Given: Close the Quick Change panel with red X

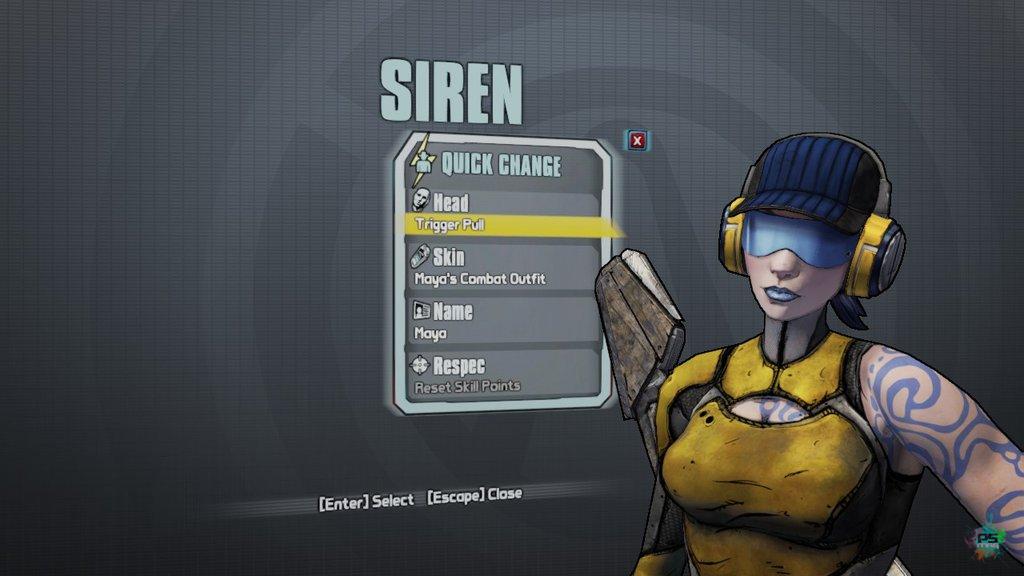Looking at the screenshot, I should (x=637, y=141).
